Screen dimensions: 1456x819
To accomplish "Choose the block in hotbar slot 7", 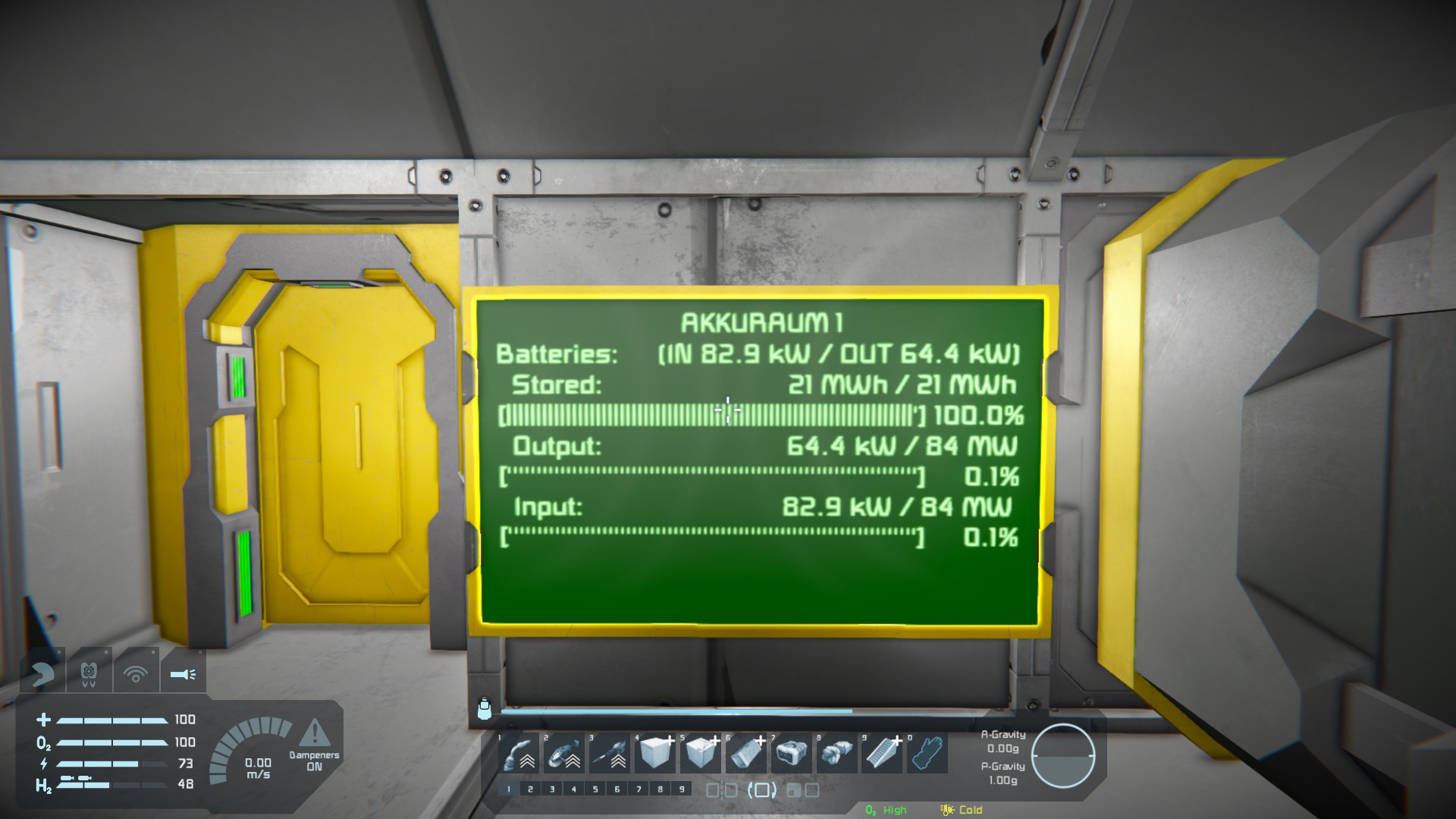I will click(792, 754).
